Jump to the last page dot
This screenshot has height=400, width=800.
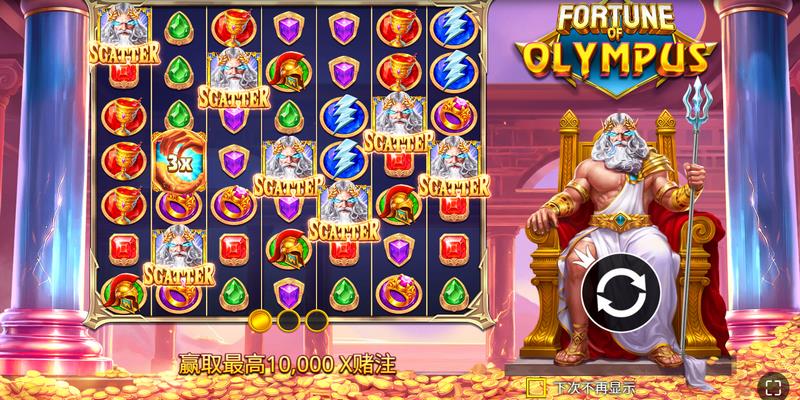(x=316, y=320)
